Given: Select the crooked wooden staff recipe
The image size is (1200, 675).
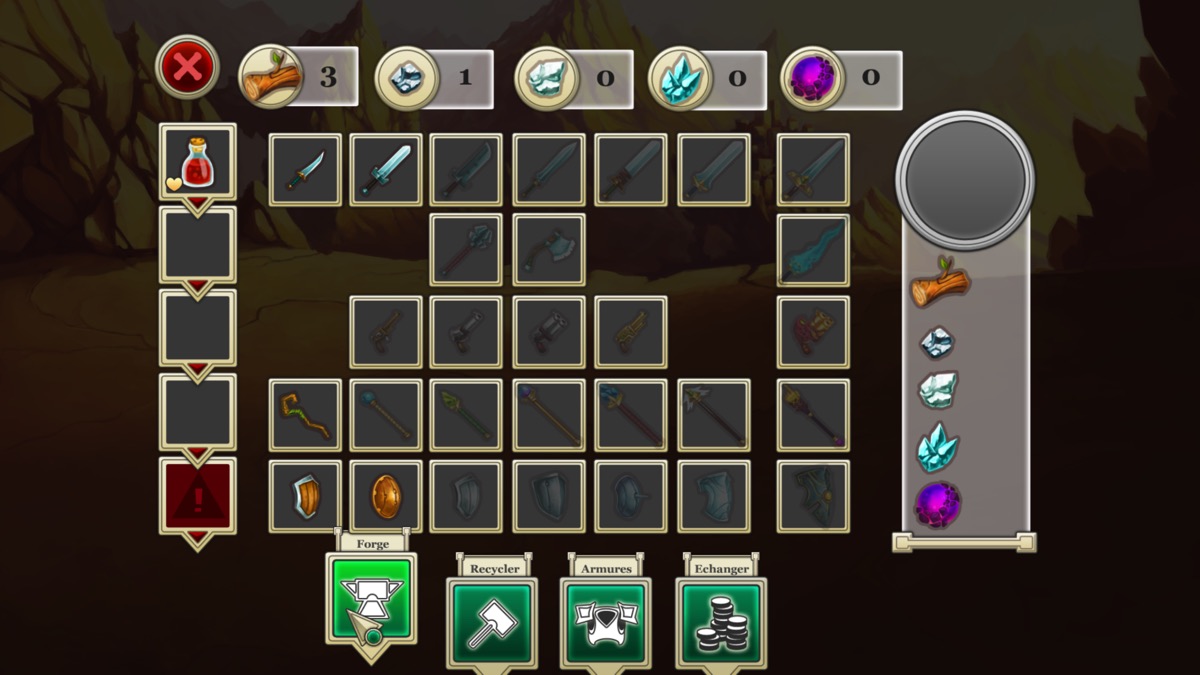Looking at the screenshot, I should (305, 415).
